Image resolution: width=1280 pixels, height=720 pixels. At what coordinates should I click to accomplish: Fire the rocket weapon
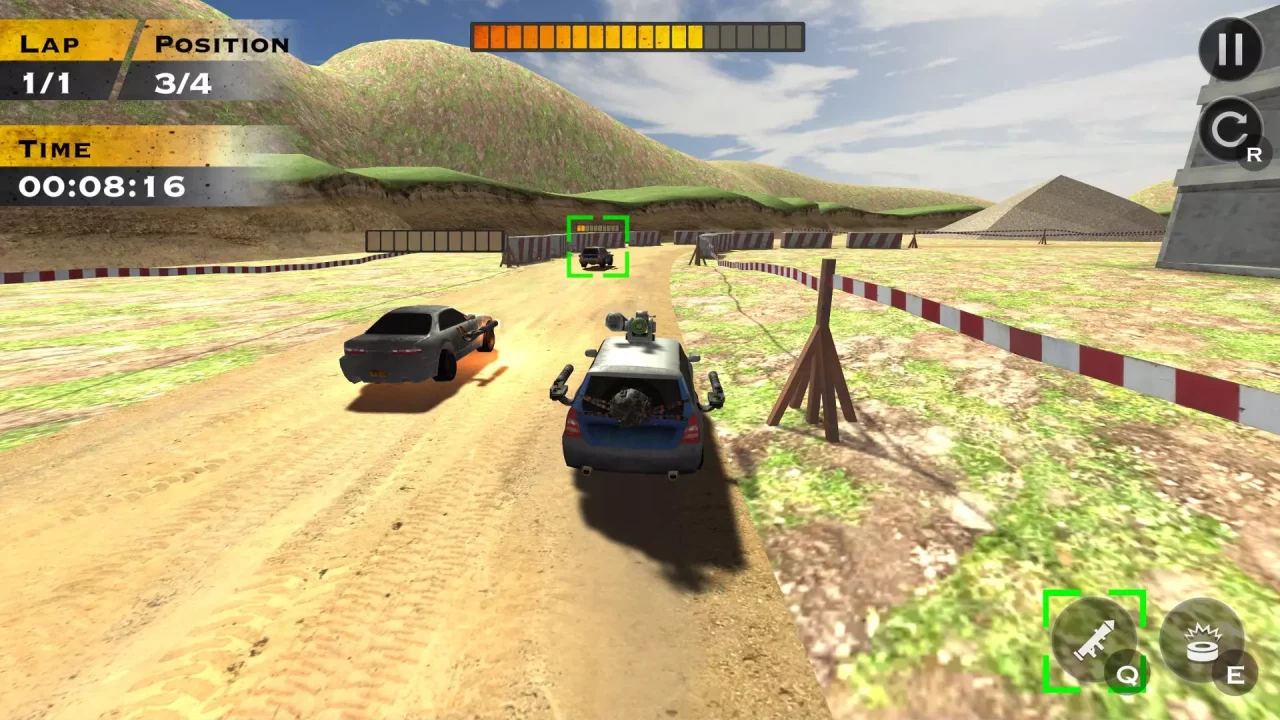(x=1093, y=640)
